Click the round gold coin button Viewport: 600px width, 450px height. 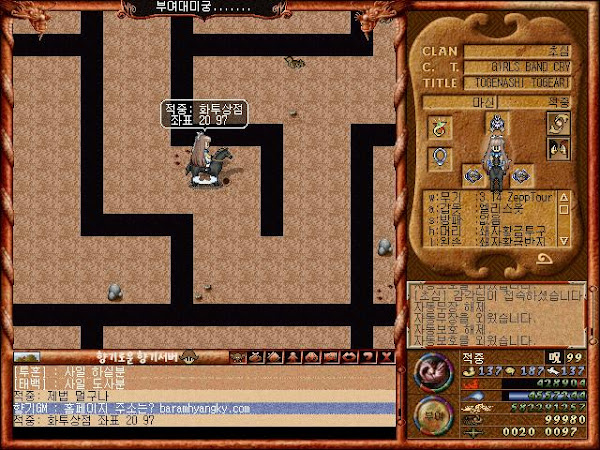point(431,413)
